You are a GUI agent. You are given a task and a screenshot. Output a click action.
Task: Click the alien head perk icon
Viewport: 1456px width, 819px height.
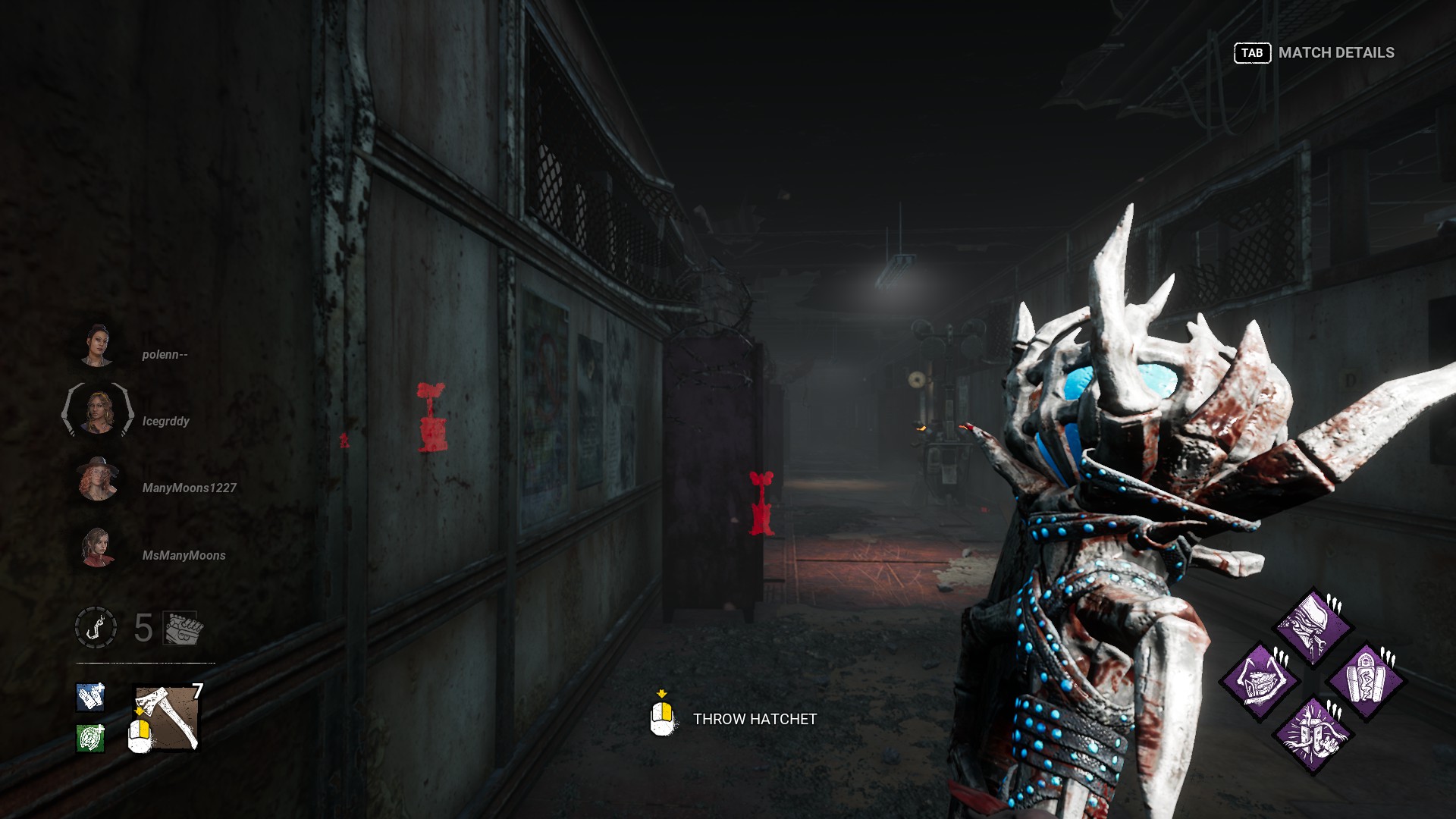(1313, 626)
